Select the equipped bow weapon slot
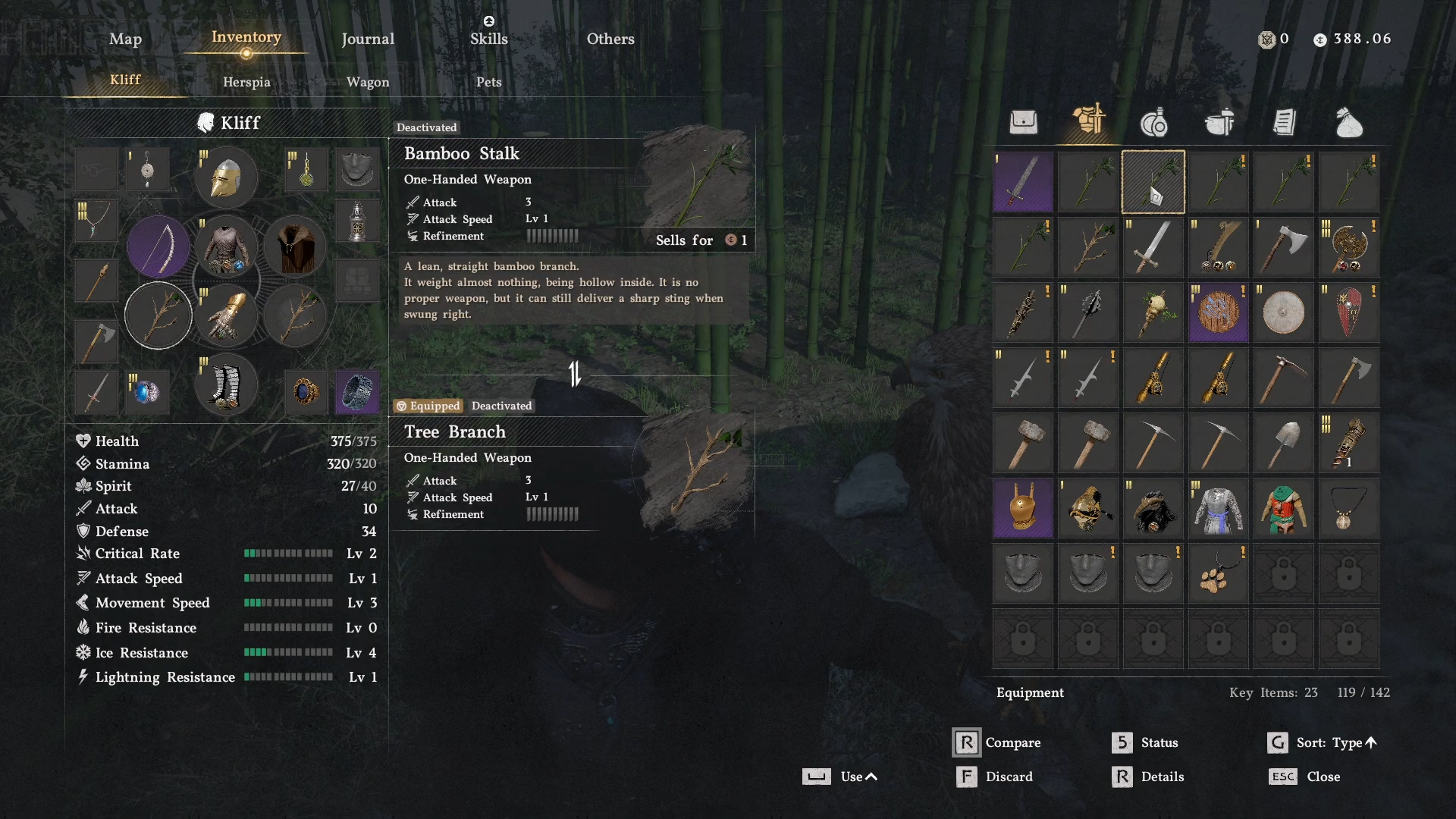 [x=158, y=246]
